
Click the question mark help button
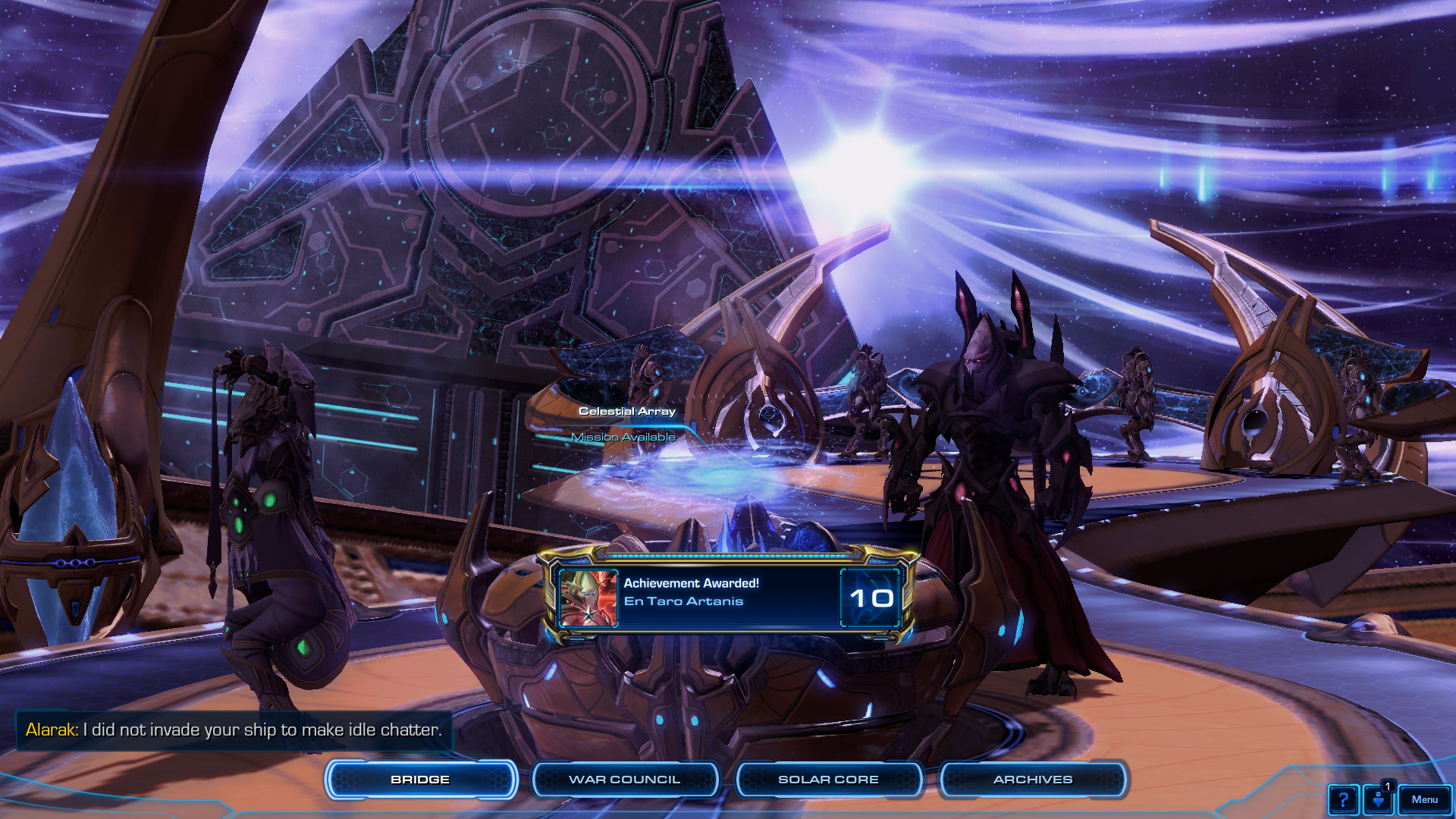click(x=1343, y=800)
